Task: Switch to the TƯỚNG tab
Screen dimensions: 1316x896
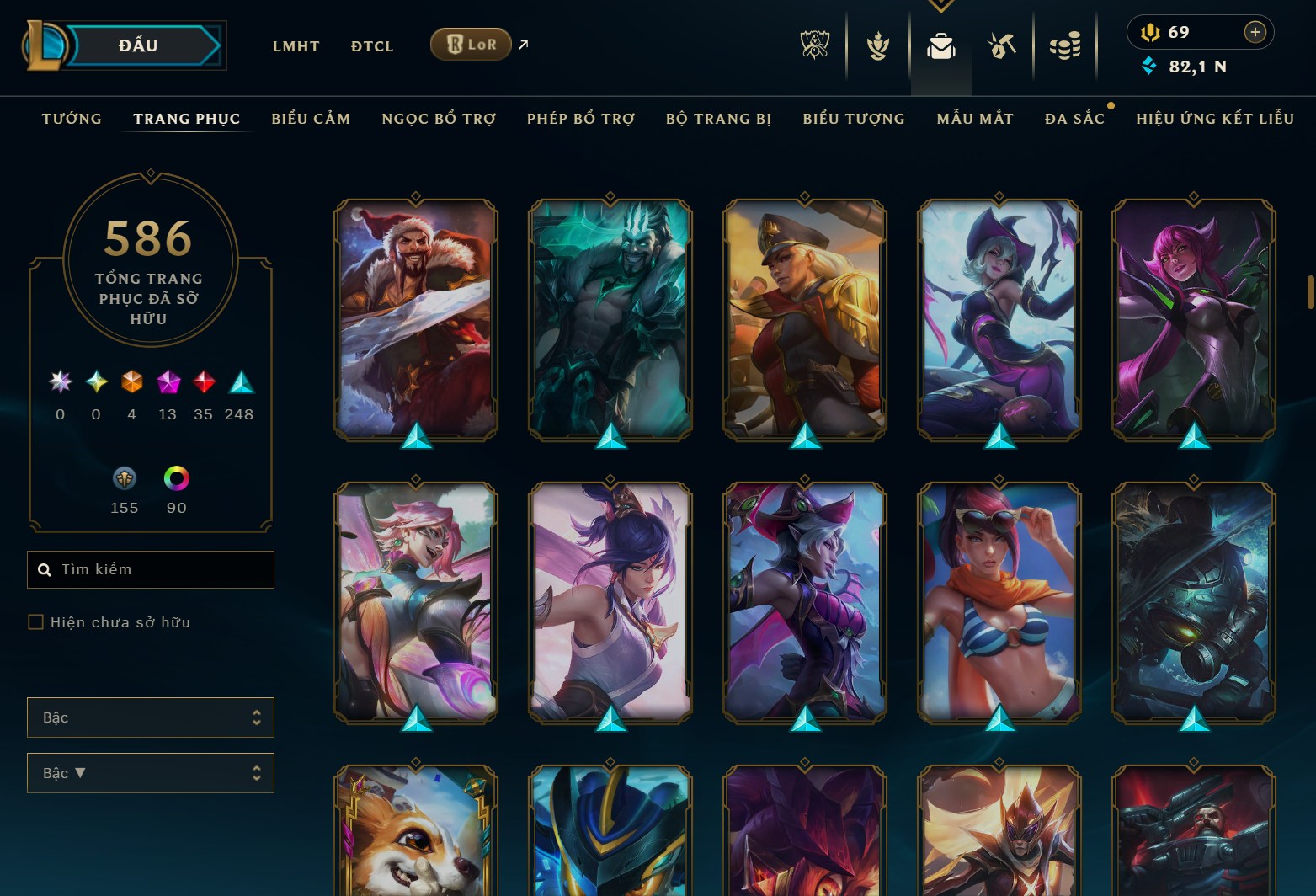Action: [72, 119]
